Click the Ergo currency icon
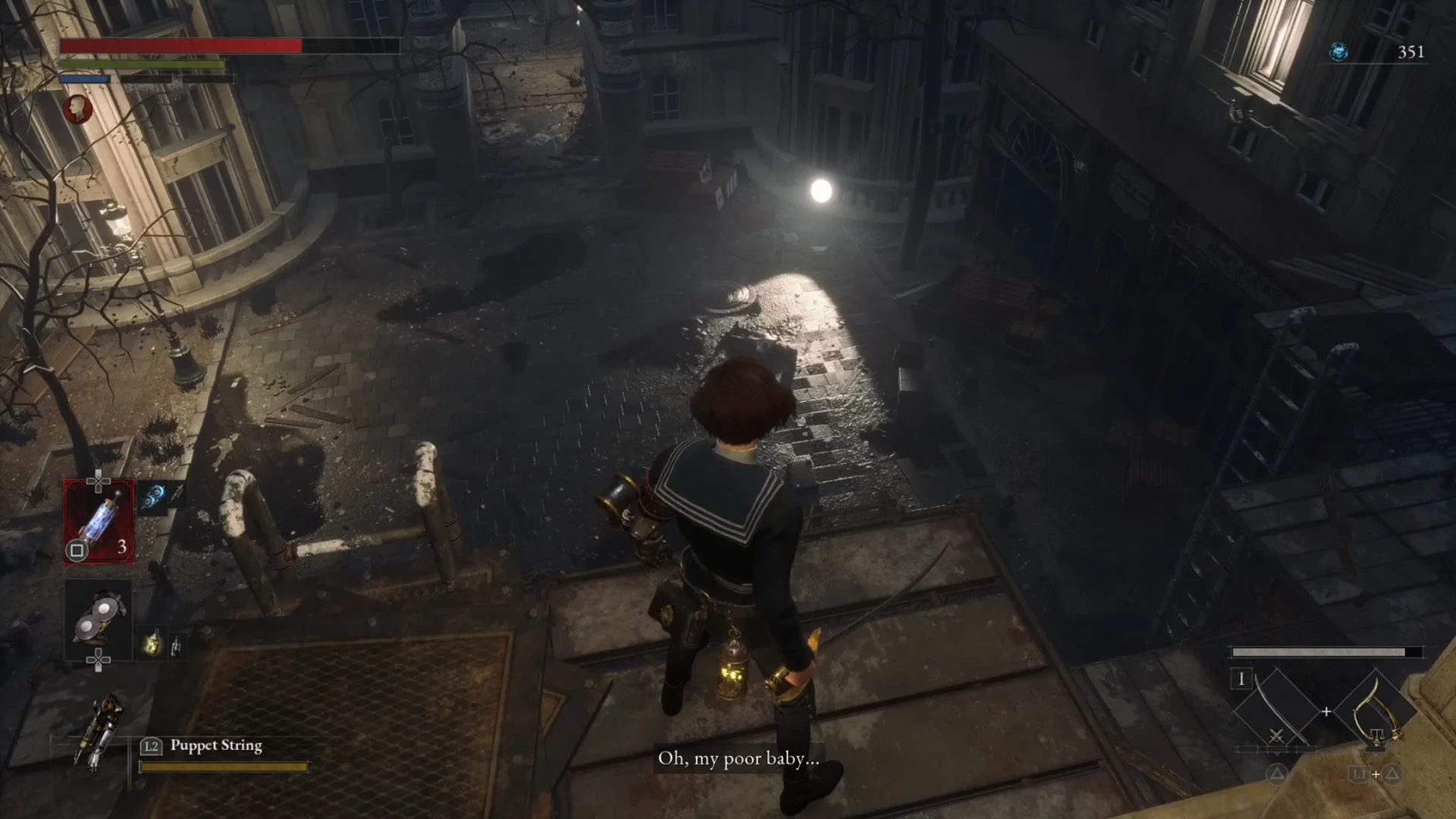The image size is (1456, 819). click(x=1339, y=52)
